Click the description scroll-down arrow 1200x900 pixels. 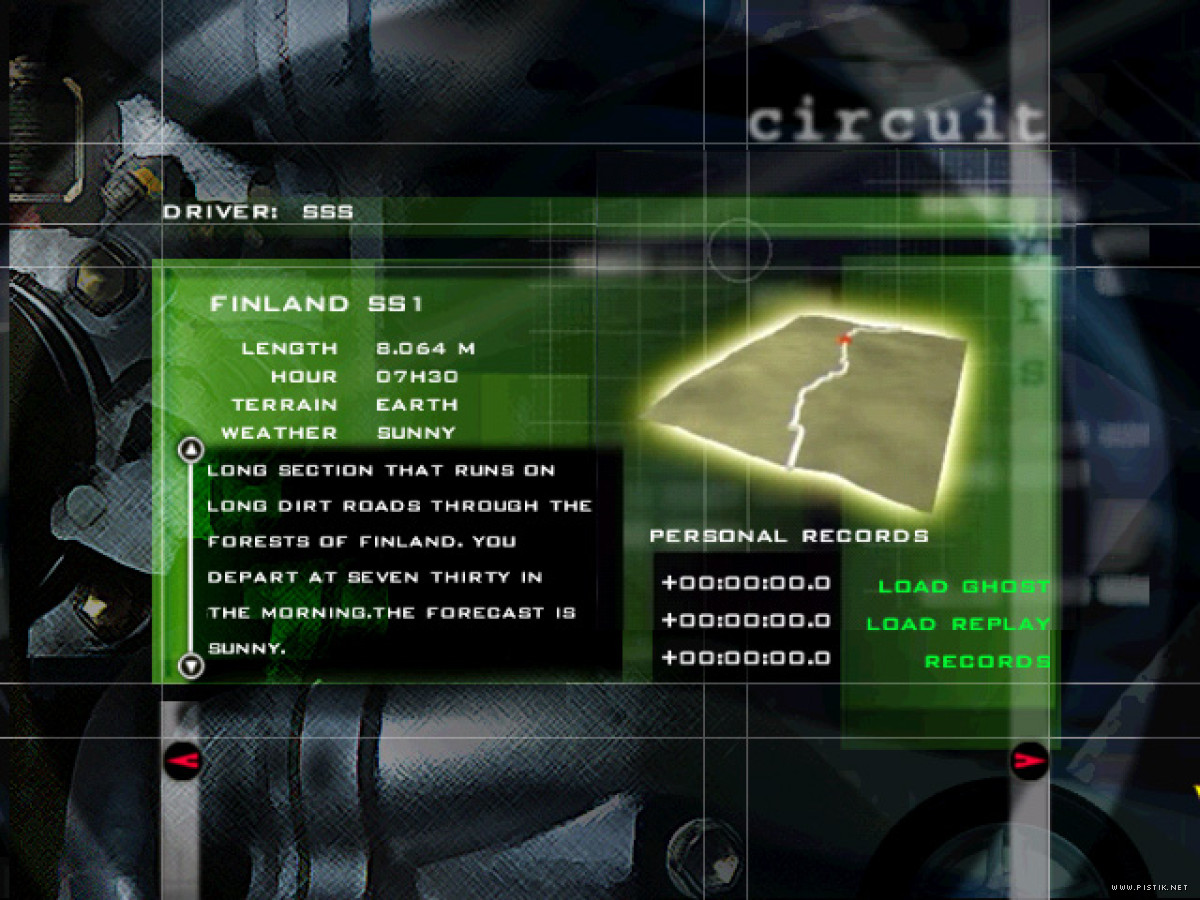click(190, 665)
